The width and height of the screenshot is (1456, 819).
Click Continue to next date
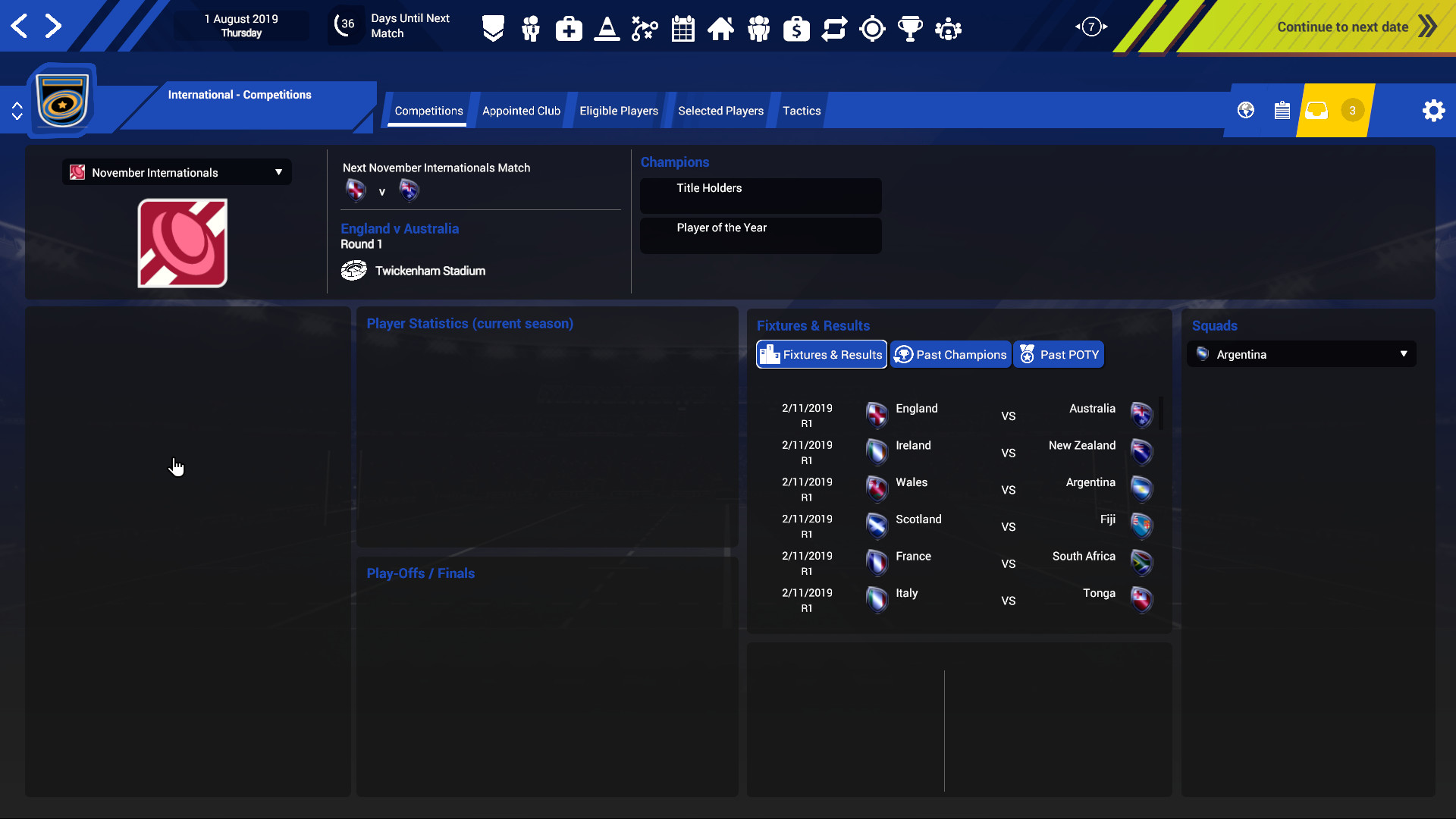click(1344, 27)
